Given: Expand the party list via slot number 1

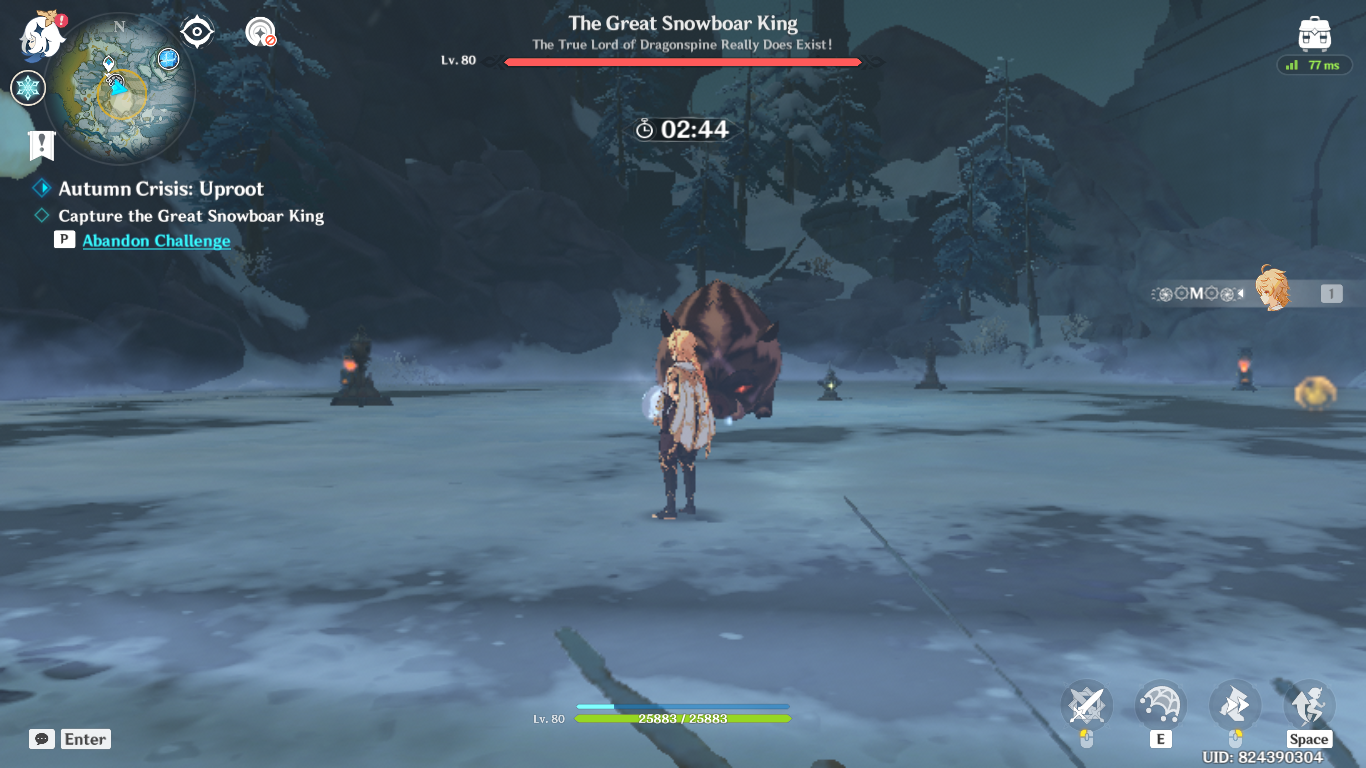Looking at the screenshot, I should (x=1330, y=292).
